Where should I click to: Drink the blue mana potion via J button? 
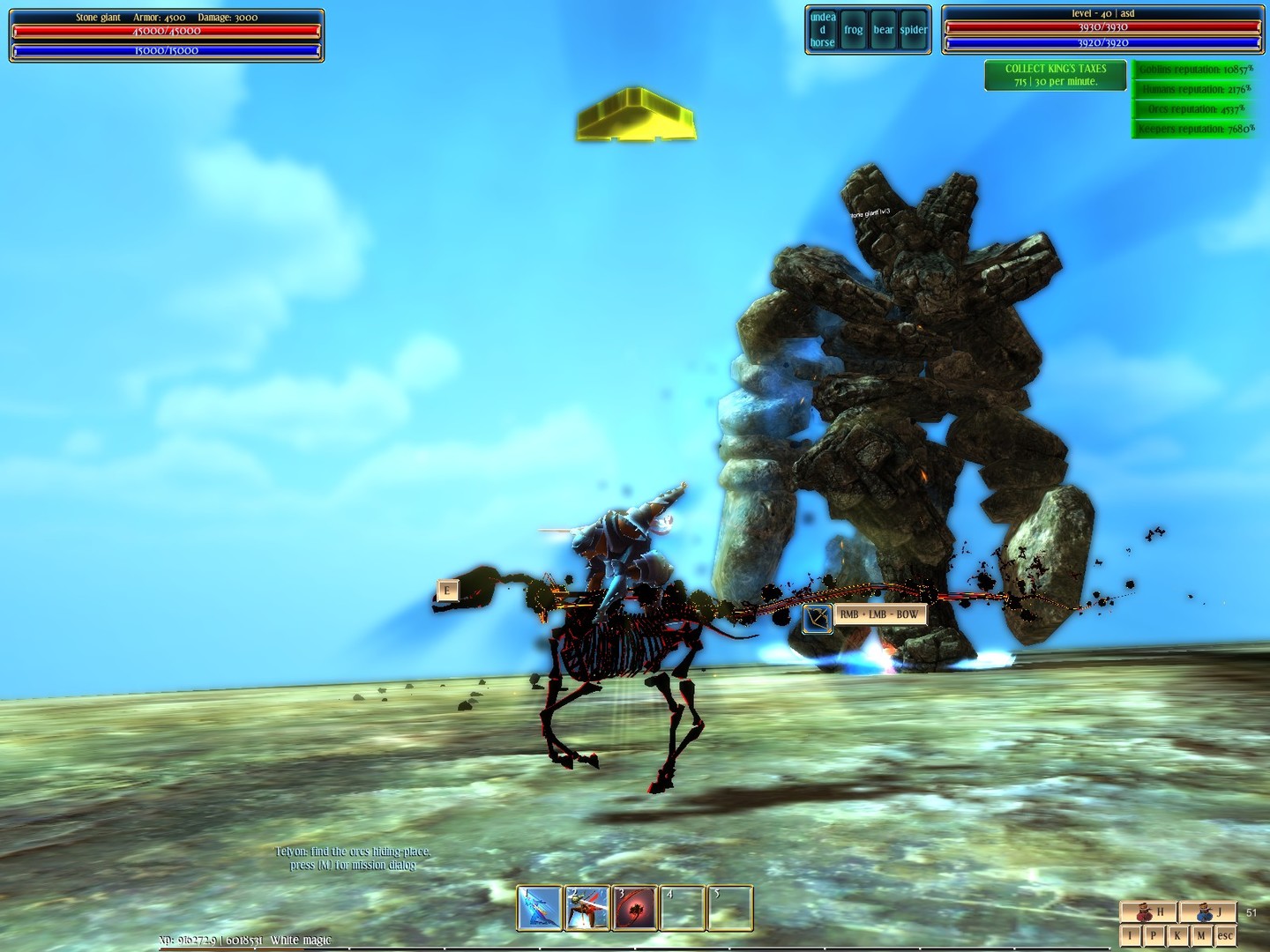click(1209, 911)
